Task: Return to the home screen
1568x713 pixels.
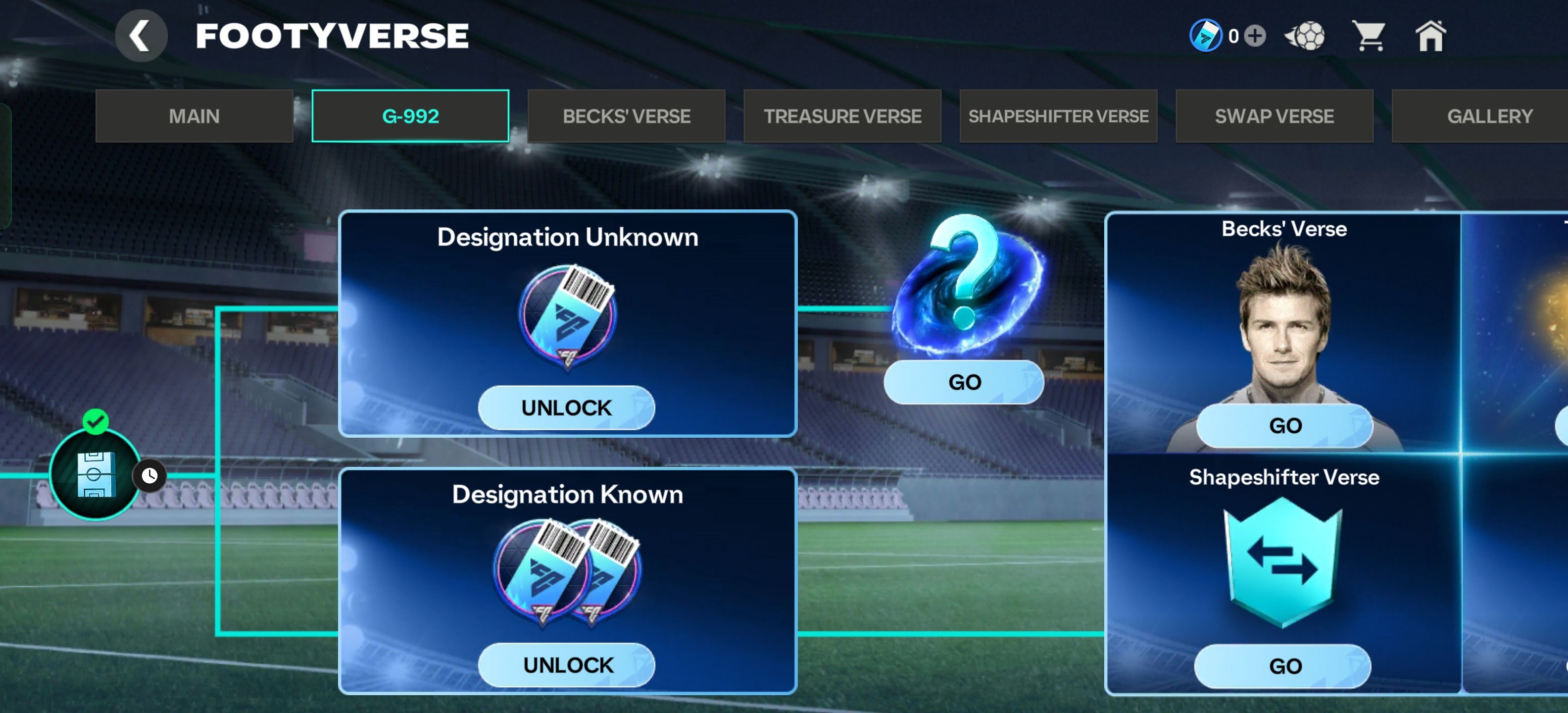Action: coord(1430,36)
